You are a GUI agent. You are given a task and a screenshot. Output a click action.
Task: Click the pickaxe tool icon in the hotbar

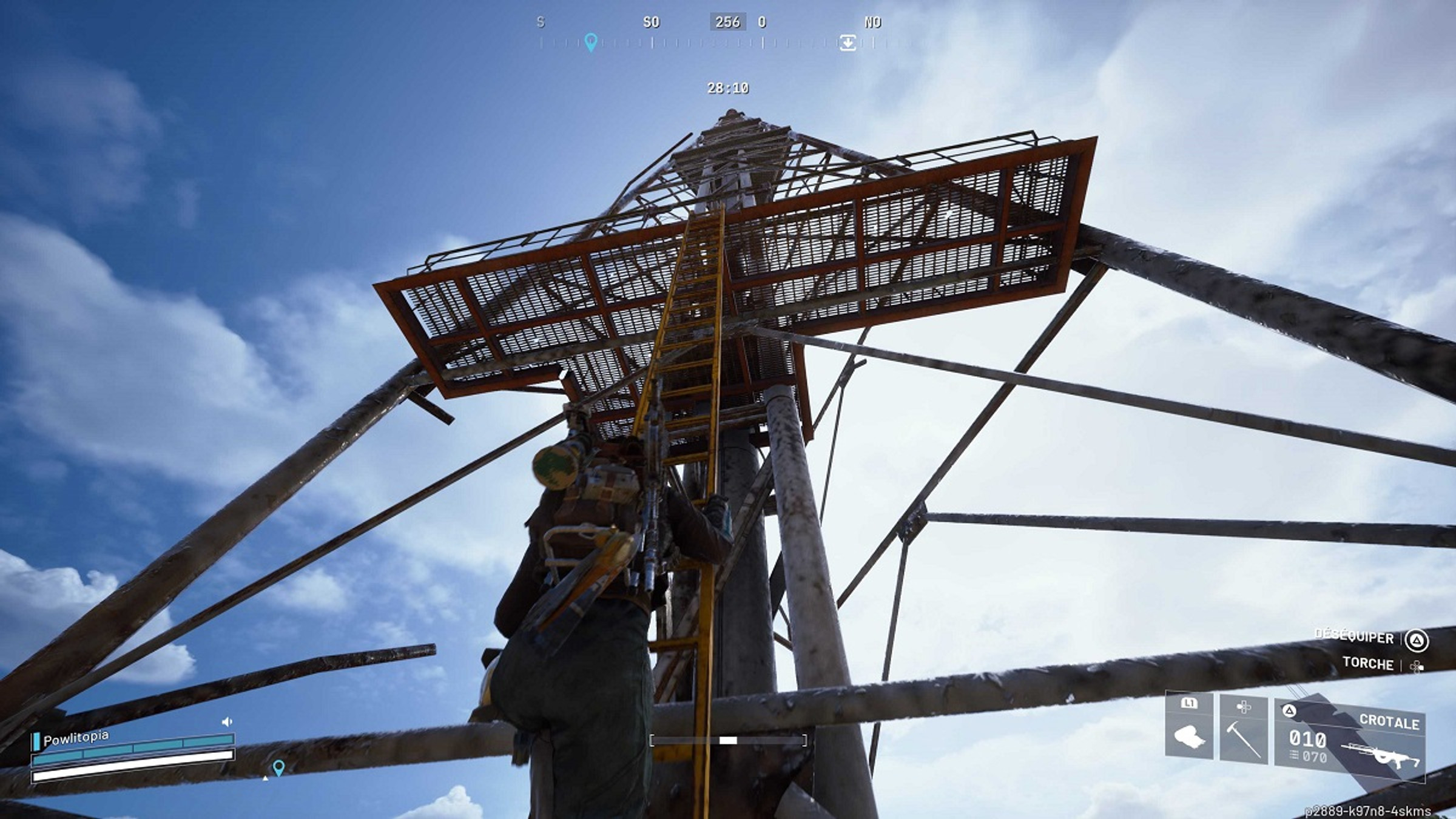click(1244, 740)
